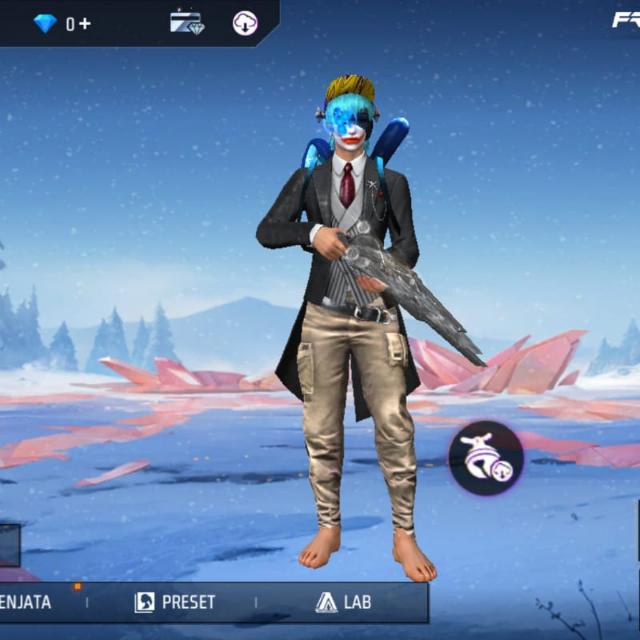Switch to the Preset tab
This screenshot has width=640, height=640.
click(175, 602)
